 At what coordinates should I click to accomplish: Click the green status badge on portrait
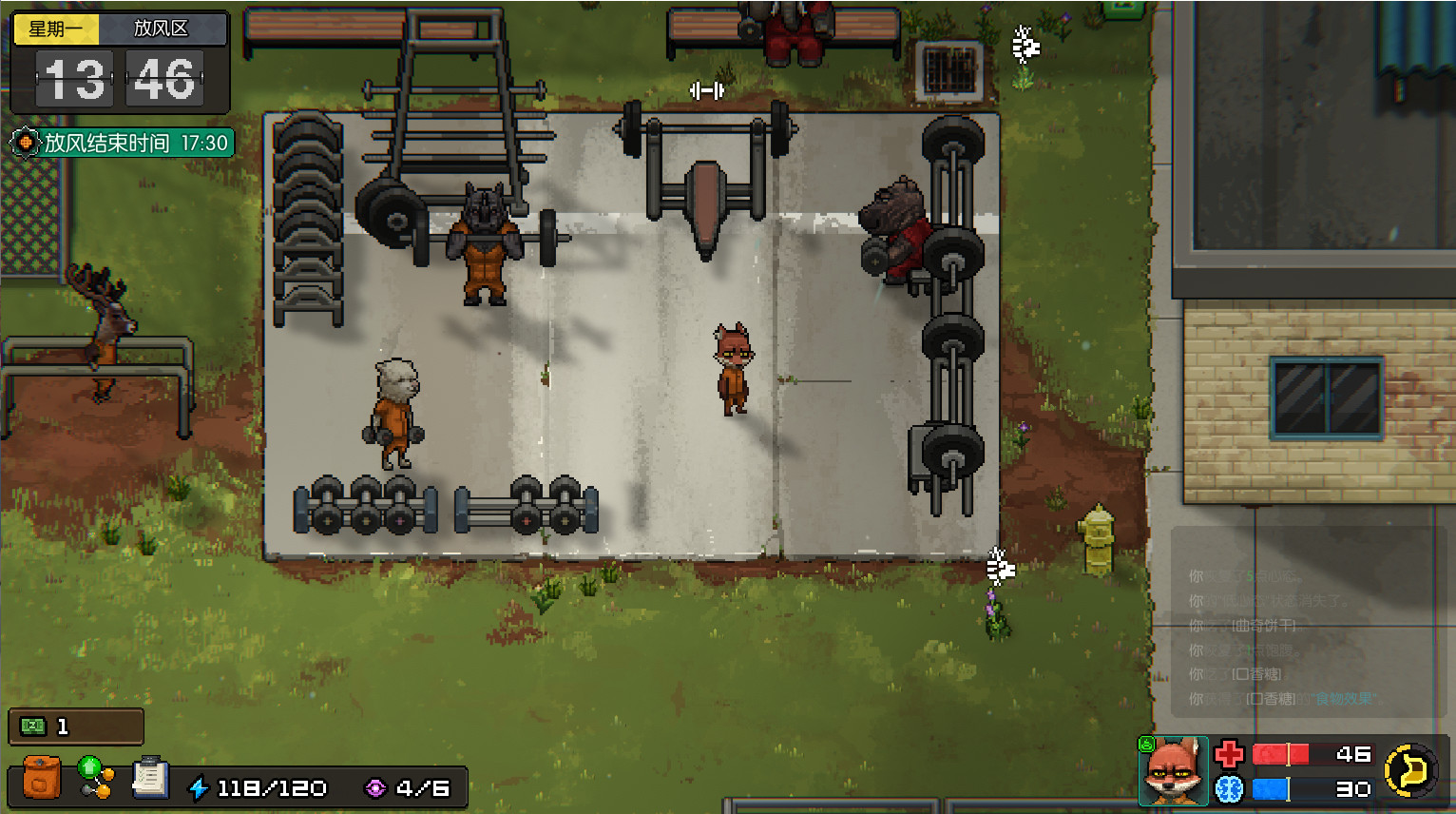[1147, 745]
